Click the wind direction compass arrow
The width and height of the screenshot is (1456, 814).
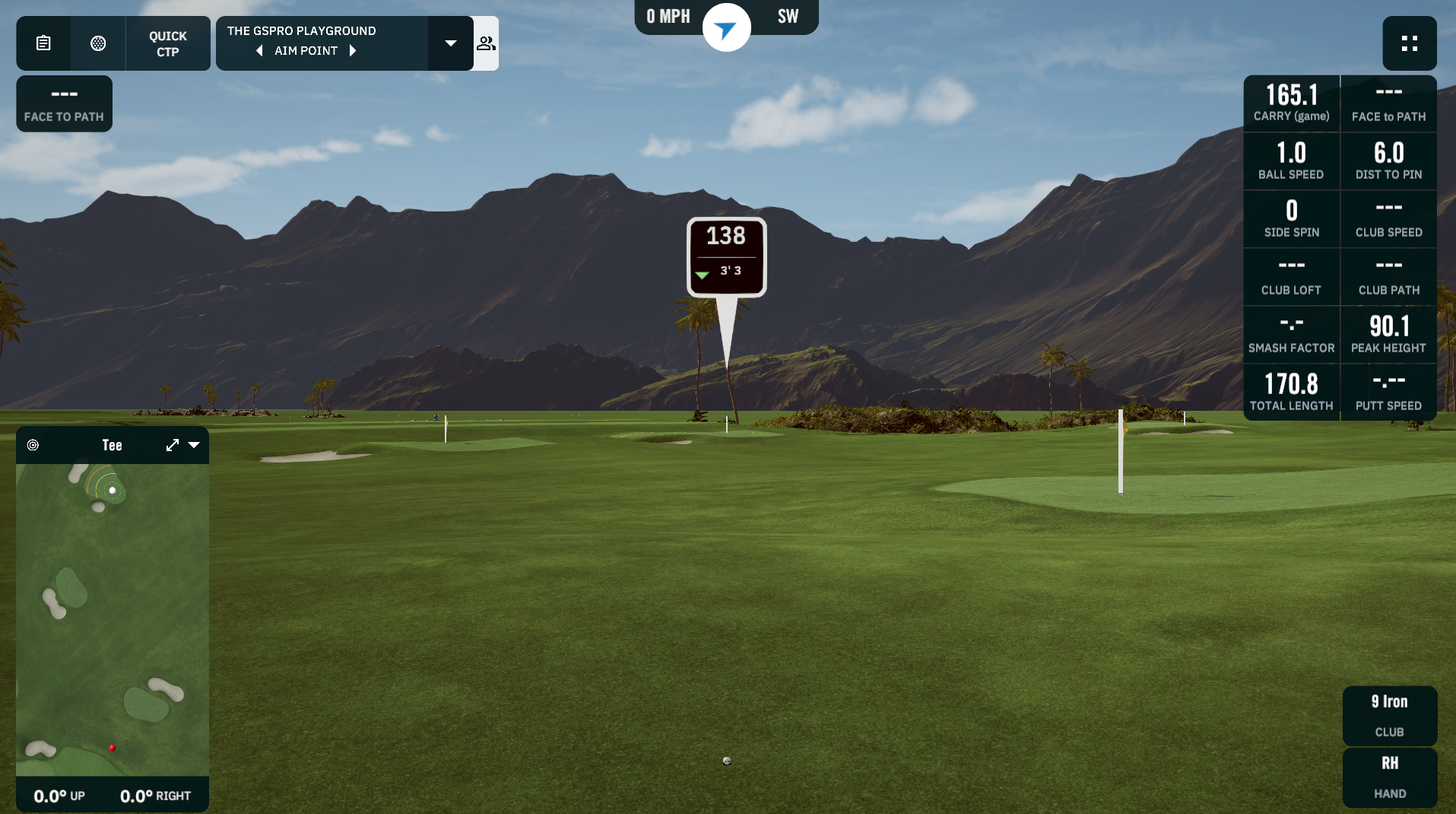click(726, 29)
